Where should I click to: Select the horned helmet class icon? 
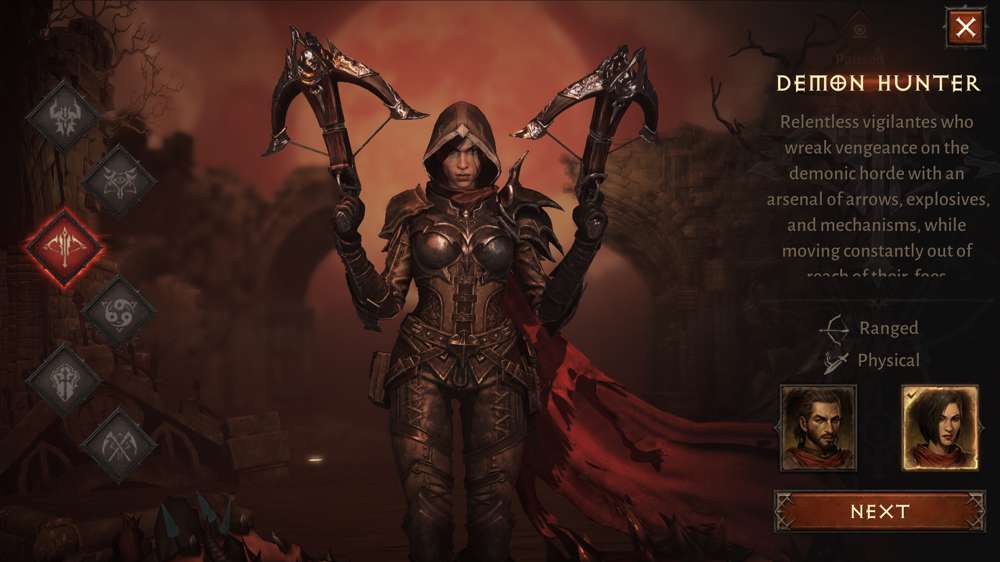(x=63, y=118)
